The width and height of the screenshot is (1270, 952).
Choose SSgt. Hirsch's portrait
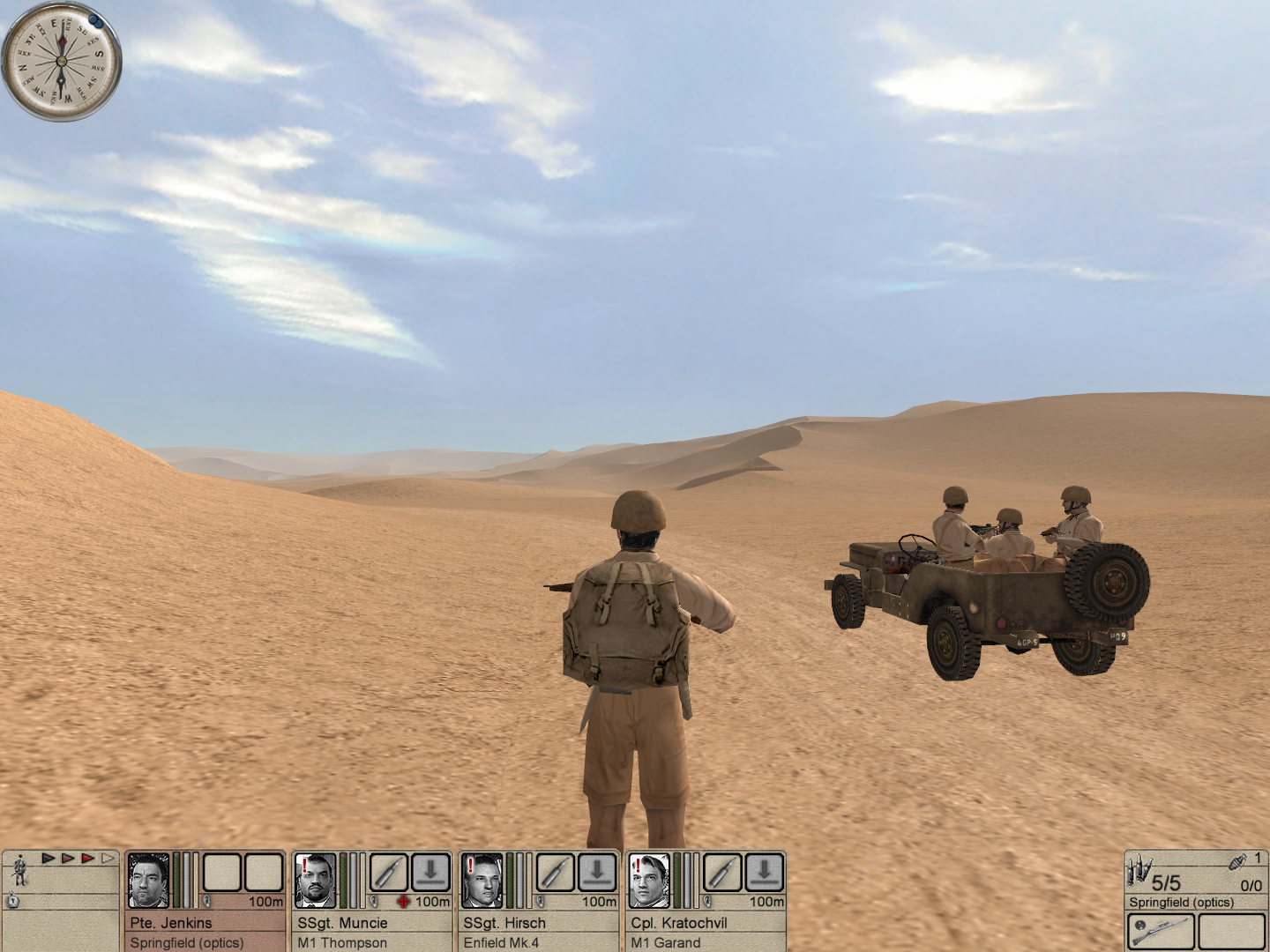482,881
